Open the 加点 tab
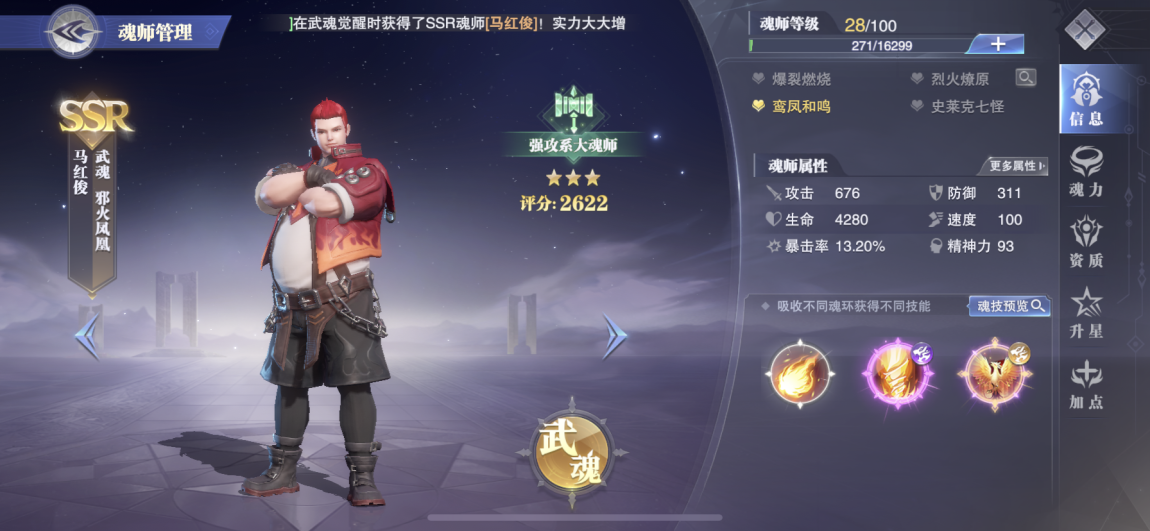 point(1085,384)
